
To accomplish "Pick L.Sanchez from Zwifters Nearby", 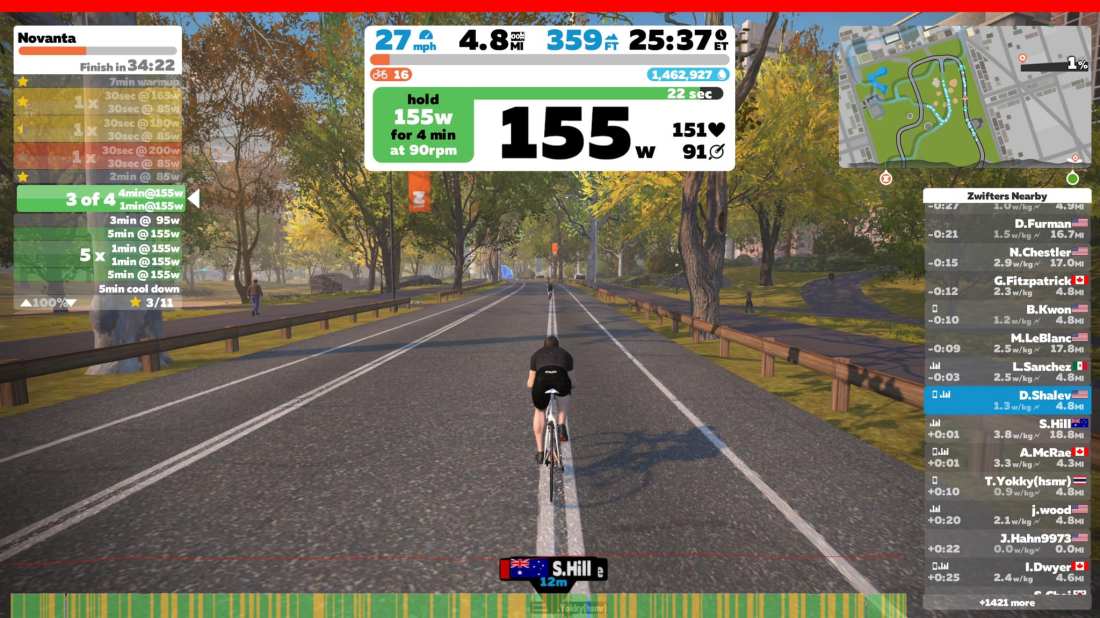I will 1006,372.
